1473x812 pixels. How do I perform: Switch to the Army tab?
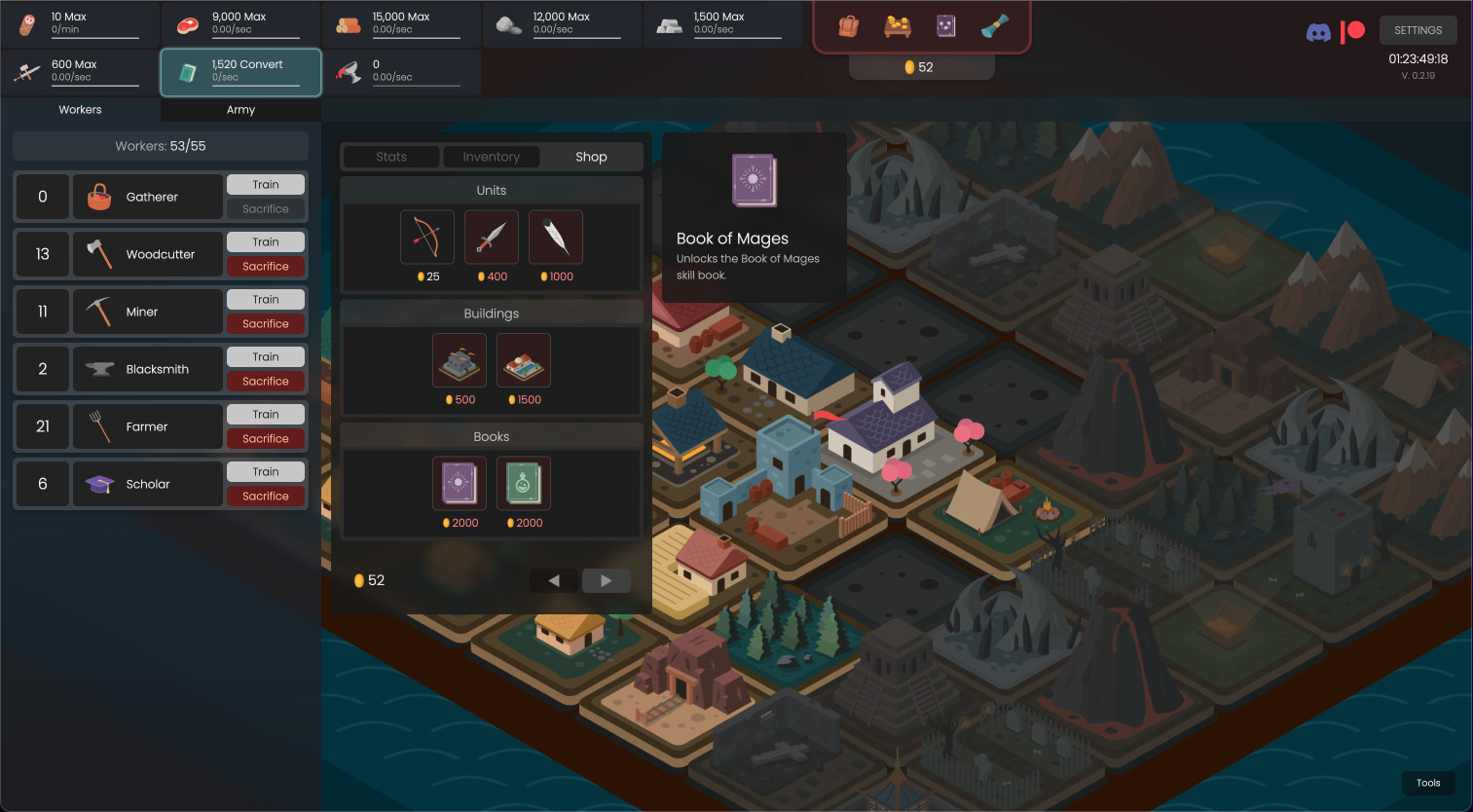click(239, 109)
